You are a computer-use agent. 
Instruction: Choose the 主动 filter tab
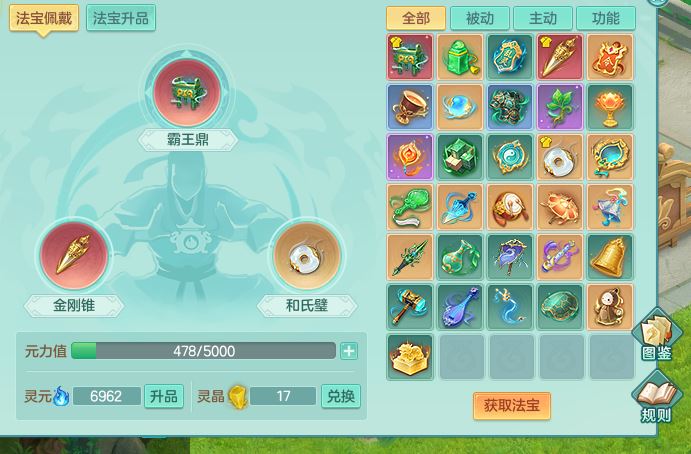coord(543,18)
